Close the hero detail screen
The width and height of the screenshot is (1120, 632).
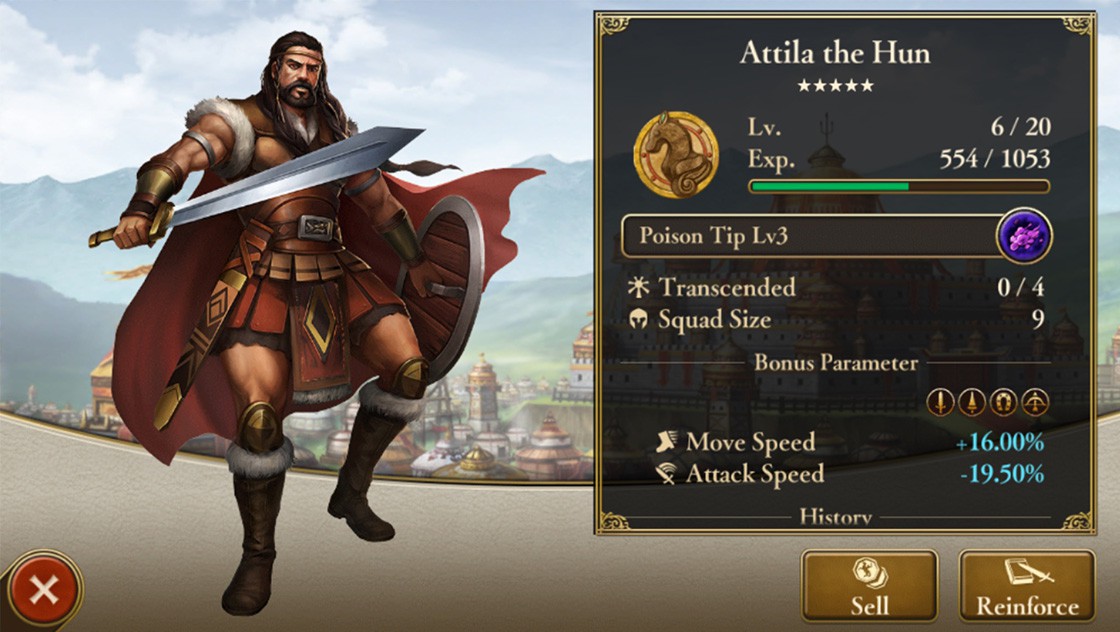click(x=43, y=590)
